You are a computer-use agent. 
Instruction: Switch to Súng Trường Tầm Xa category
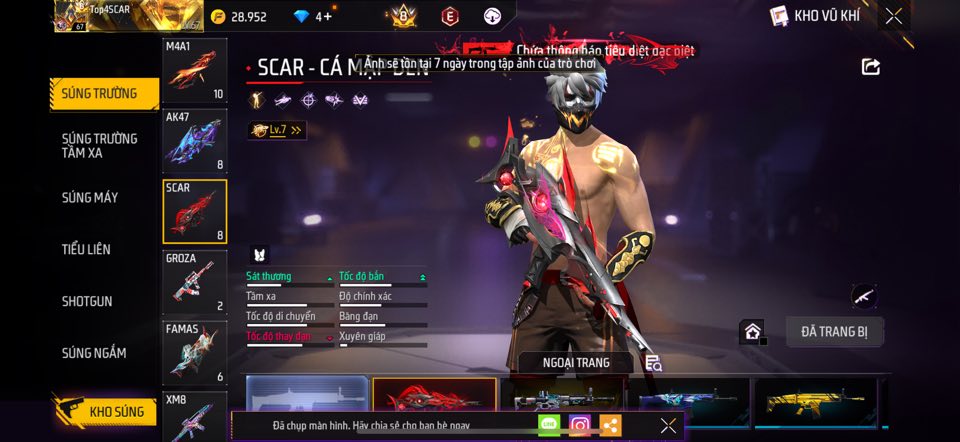(x=100, y=145)
